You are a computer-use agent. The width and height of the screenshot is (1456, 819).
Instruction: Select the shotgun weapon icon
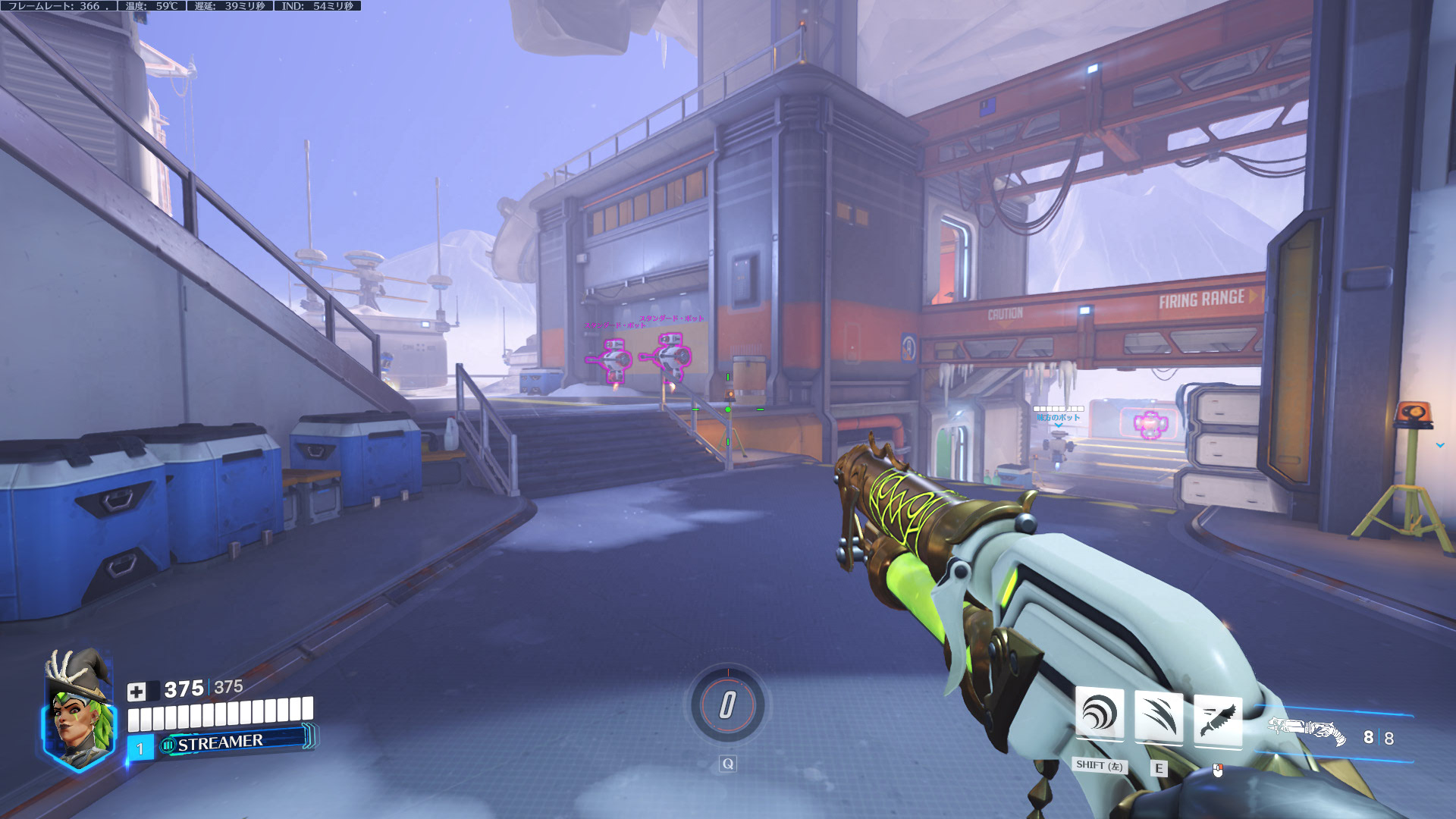pos(1307,732)
